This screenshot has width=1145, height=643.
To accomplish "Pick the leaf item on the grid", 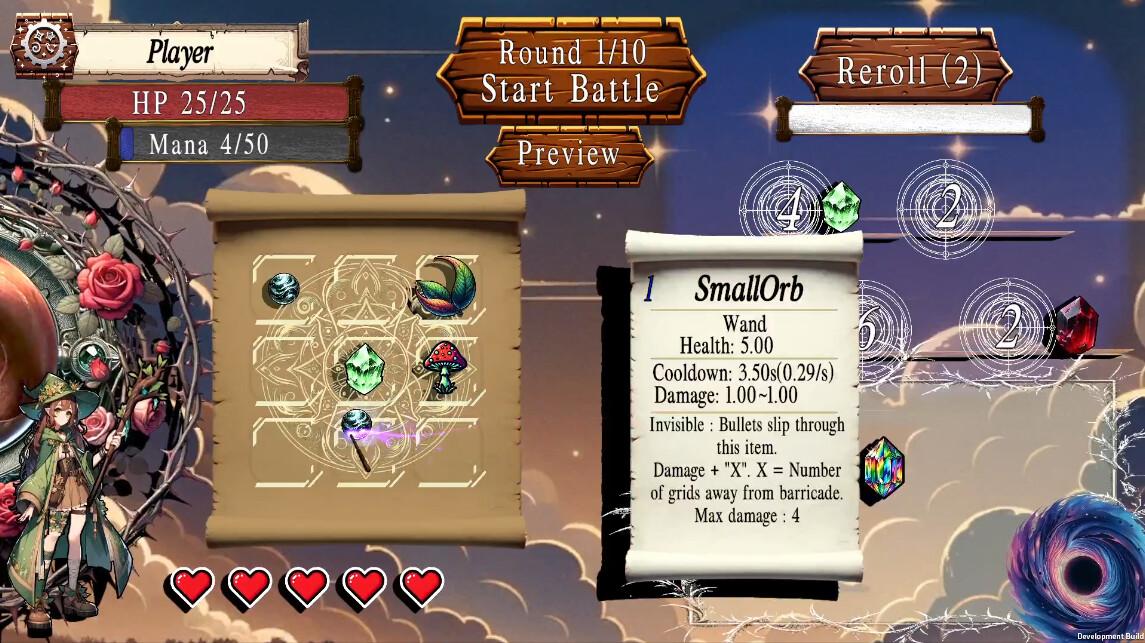I will click(444, 286).
